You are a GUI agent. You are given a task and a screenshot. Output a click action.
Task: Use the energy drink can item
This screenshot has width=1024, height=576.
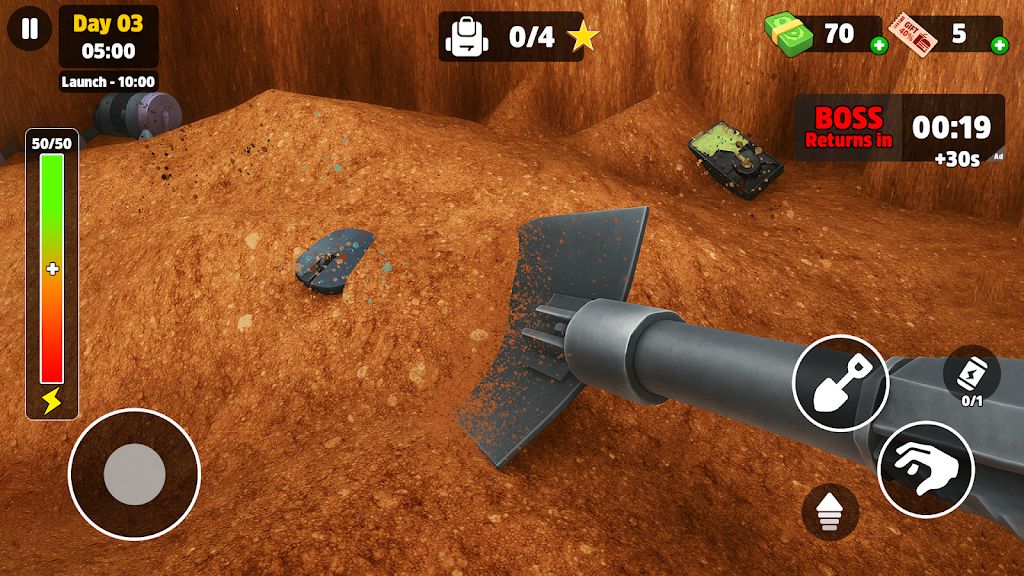point(971,375)
